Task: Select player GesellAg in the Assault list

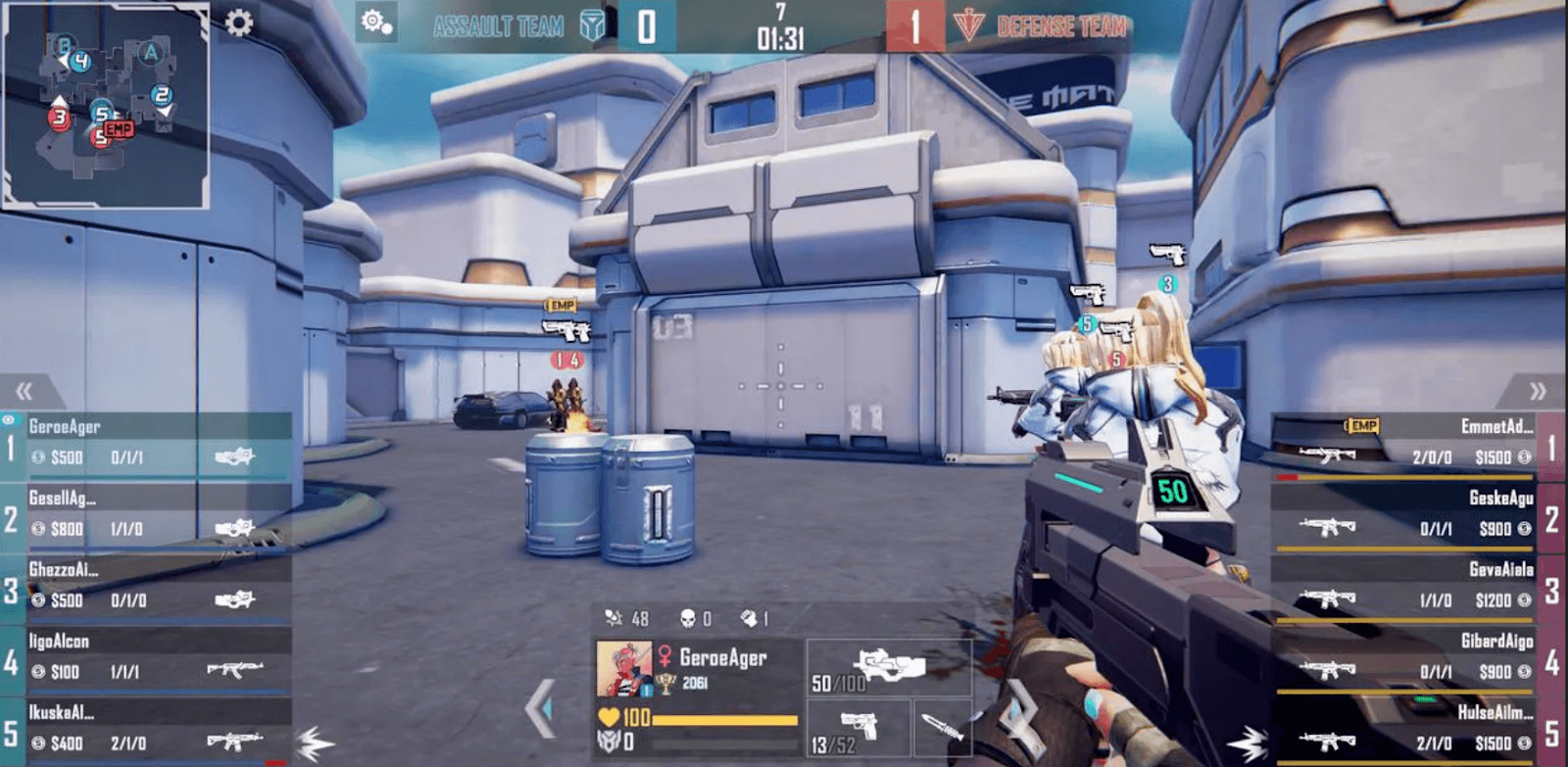Action: (x=147, y=516)
